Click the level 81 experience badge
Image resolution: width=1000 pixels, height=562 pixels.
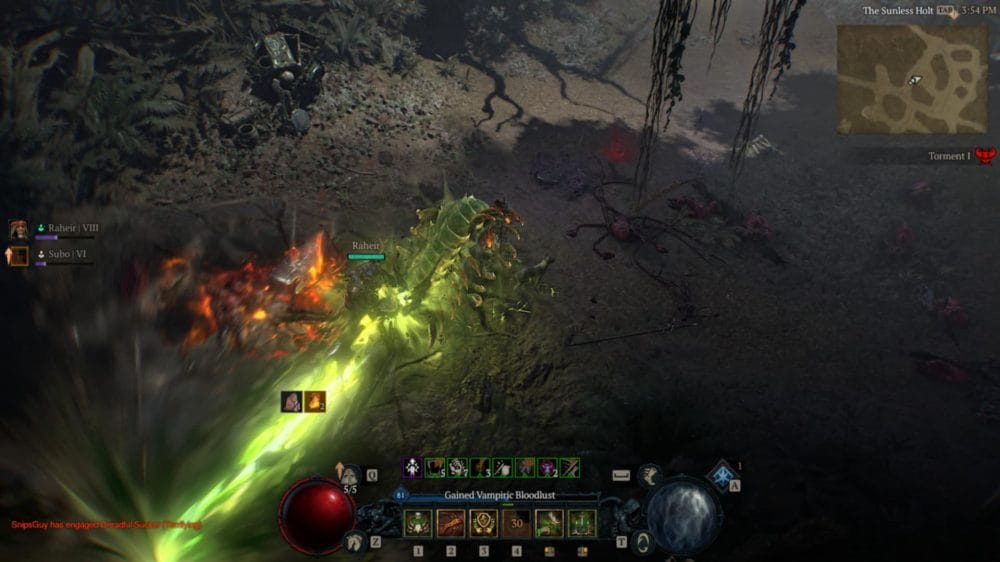click(402, 494)
